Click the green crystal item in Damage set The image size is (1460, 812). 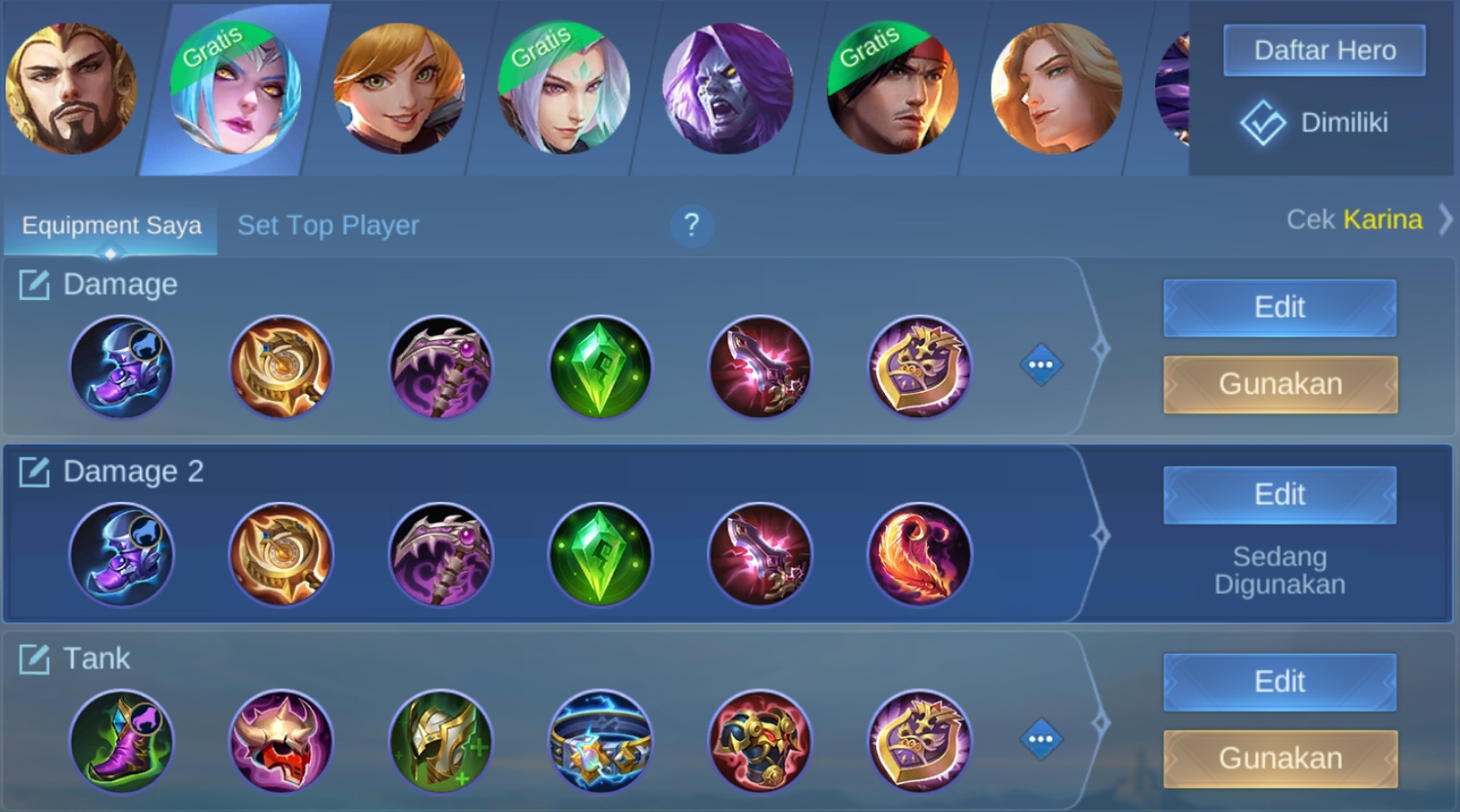point(599,367)
